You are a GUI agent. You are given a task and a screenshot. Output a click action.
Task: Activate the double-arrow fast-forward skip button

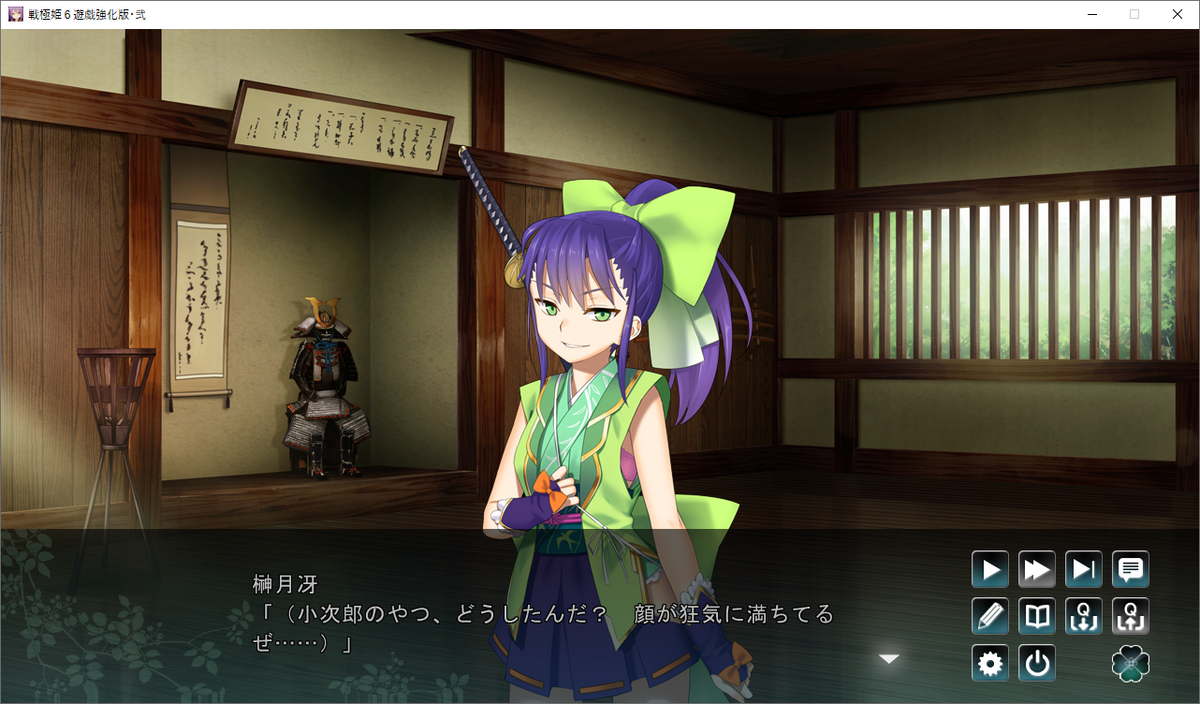click(1037, 570)
